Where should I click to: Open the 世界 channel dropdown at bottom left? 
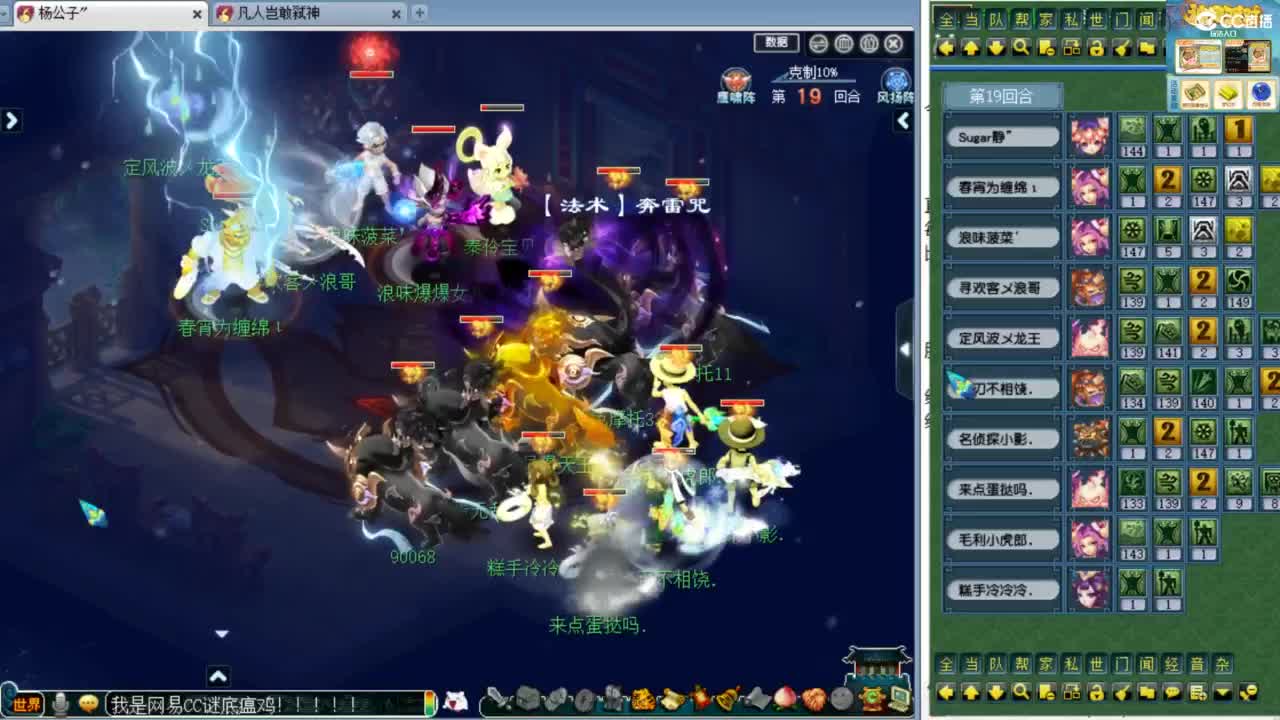click(25, 706)
